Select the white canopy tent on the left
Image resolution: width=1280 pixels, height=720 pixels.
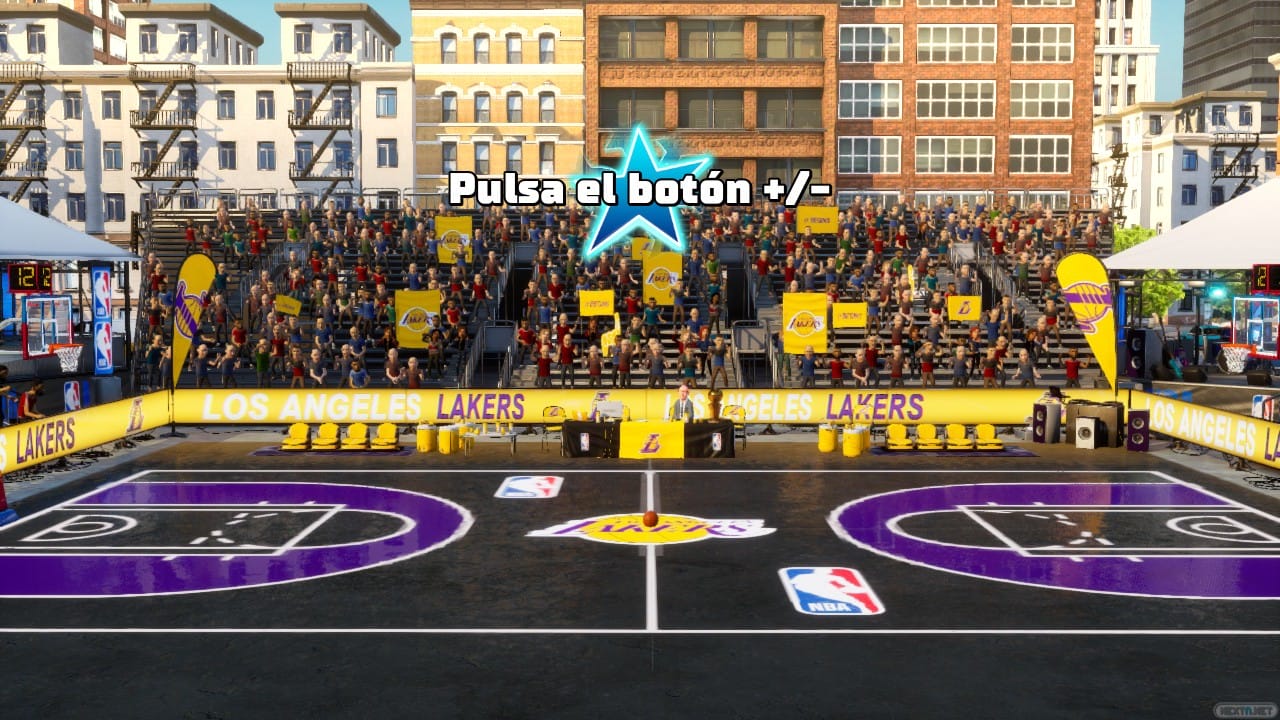coord(50,230)
